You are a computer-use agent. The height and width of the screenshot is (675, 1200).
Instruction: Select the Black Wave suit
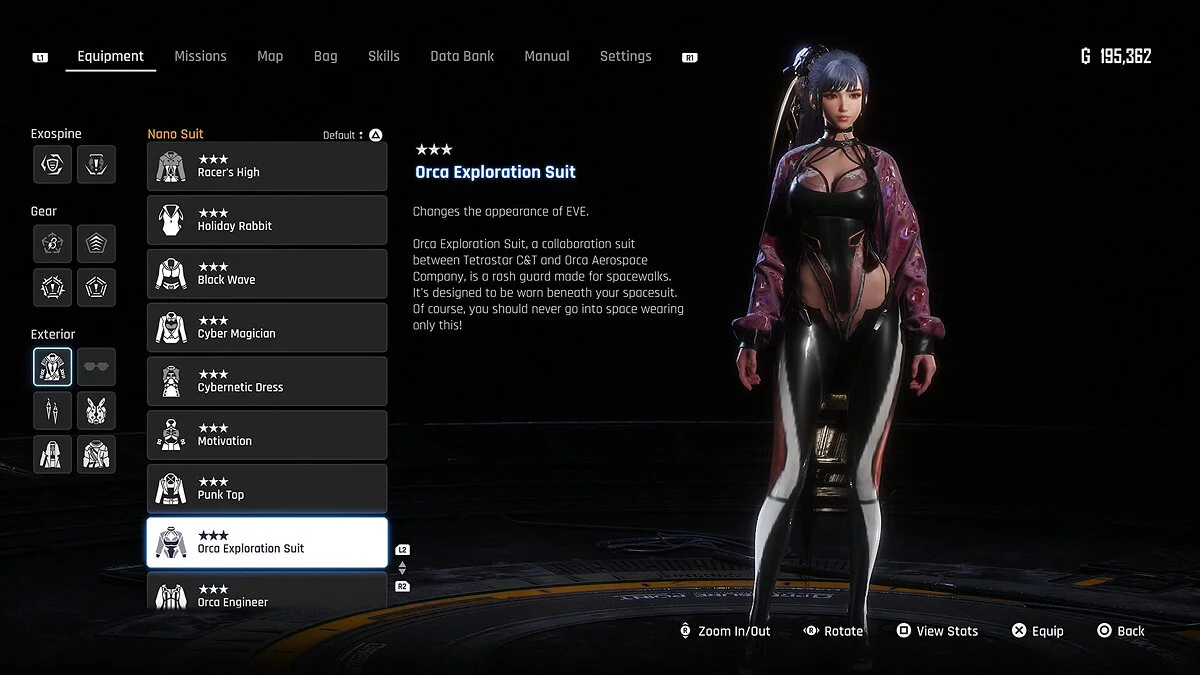[x=267, y=274]
